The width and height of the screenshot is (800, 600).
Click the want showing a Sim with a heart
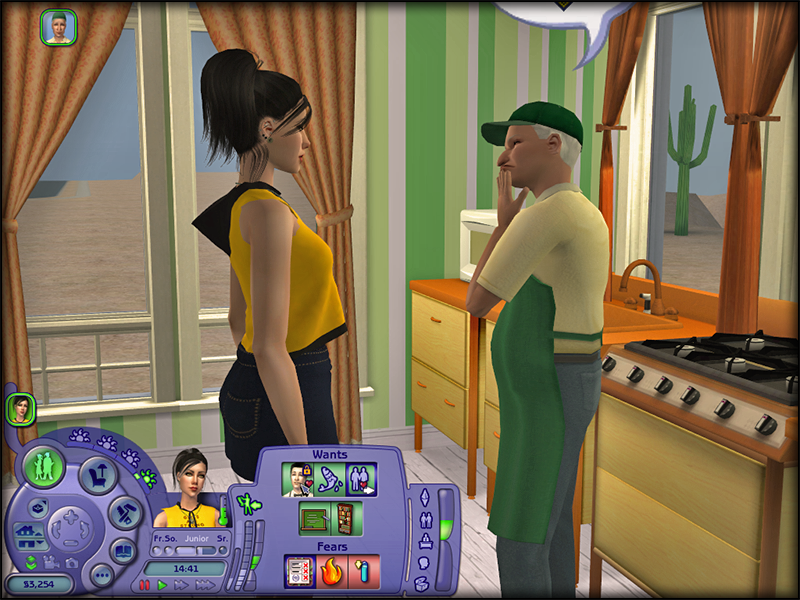coord(299,479)
